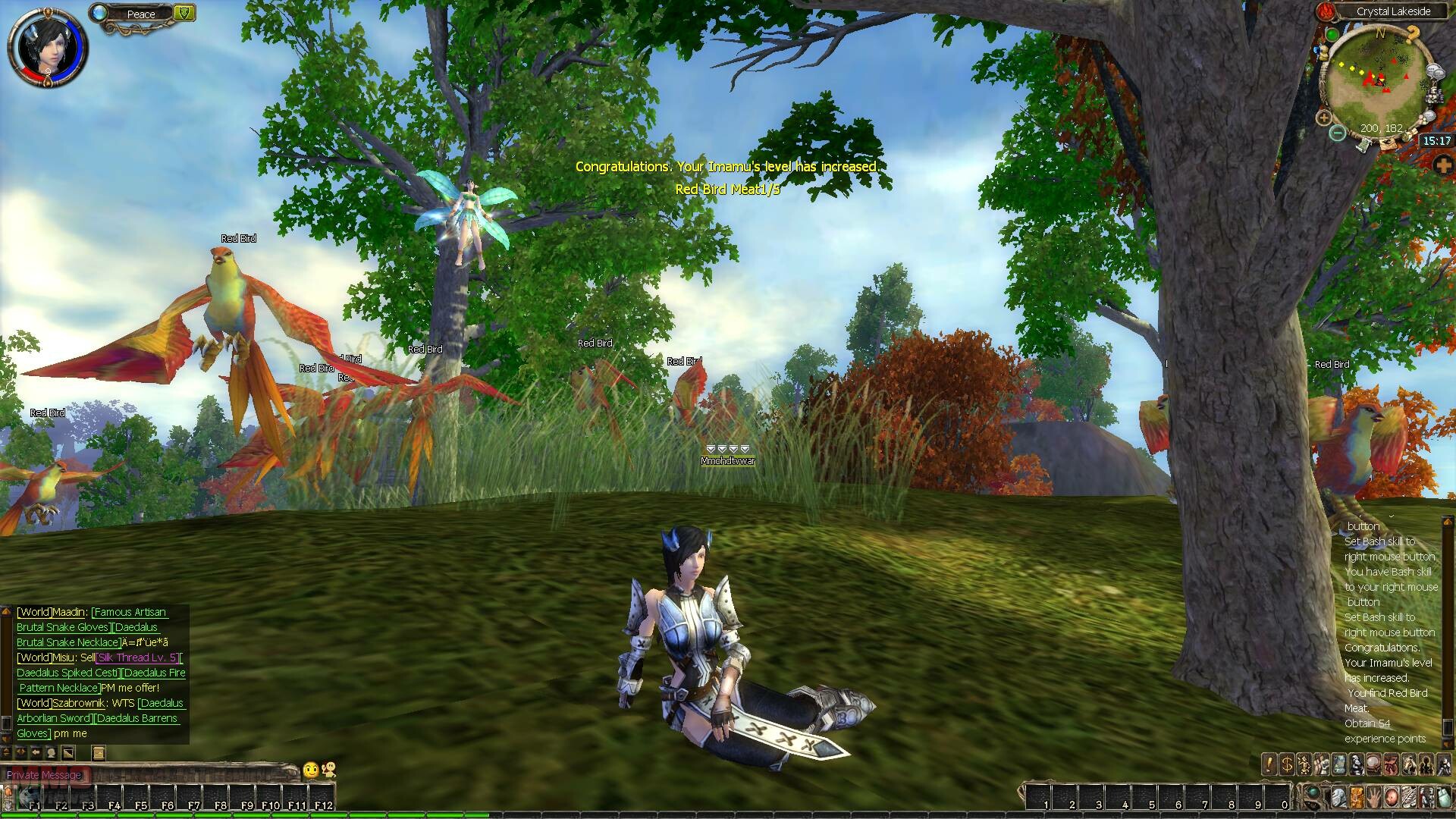Open the yellow question mark help
1456x819 pixels.
pyautogui.click(x=1412, y=34)
